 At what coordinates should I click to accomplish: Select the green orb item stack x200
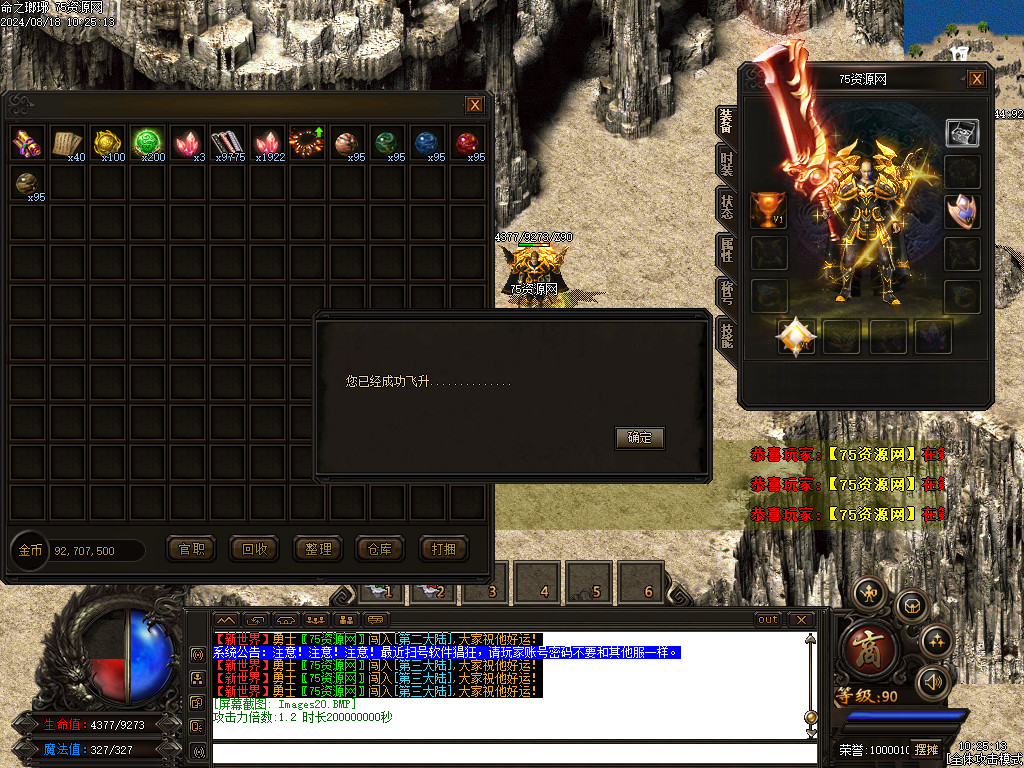(x=149, y=144)
